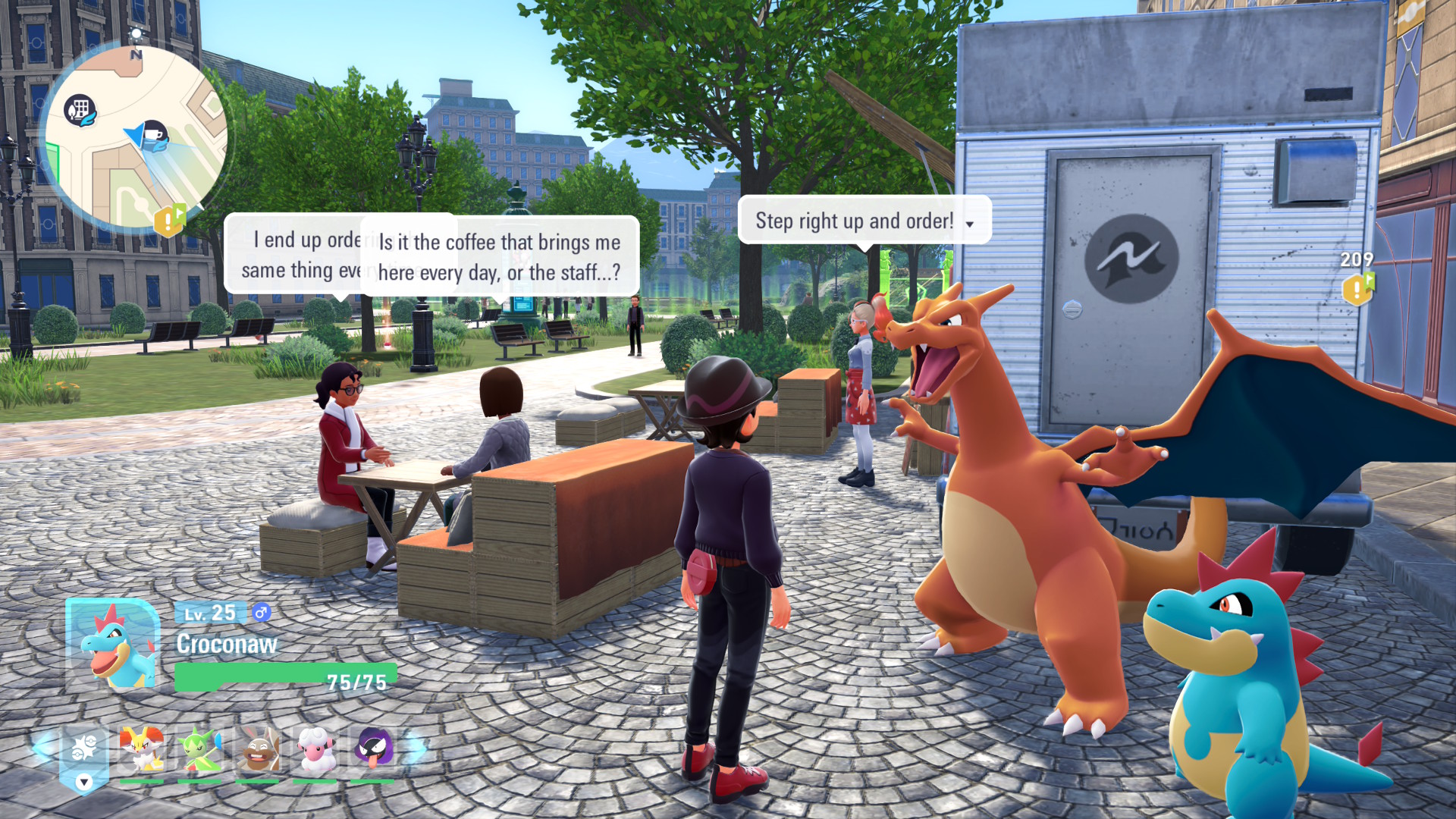Select the building marker on the minimap
This screenshot has height=819, width=1456.
(80, 111)
